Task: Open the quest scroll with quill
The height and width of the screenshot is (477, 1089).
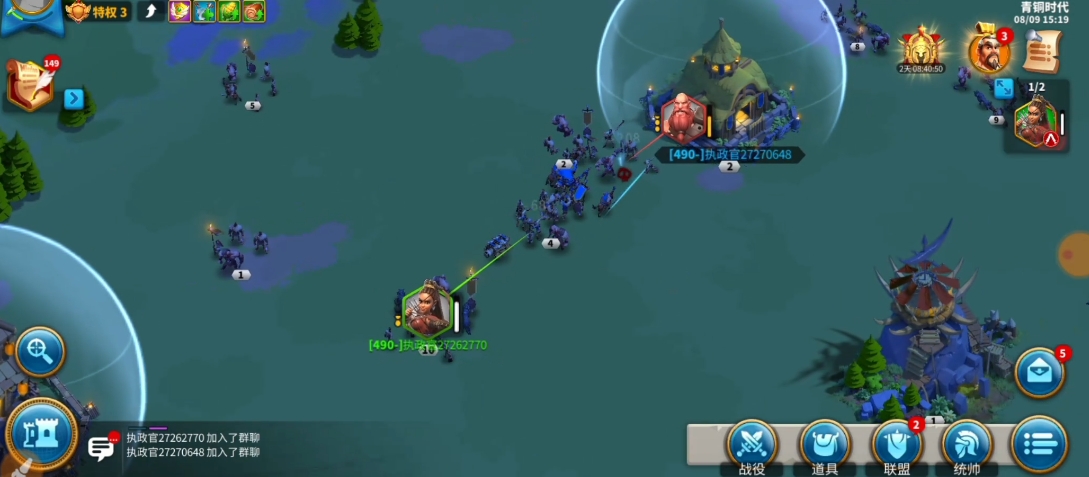Action: click(x=30, y=86)
